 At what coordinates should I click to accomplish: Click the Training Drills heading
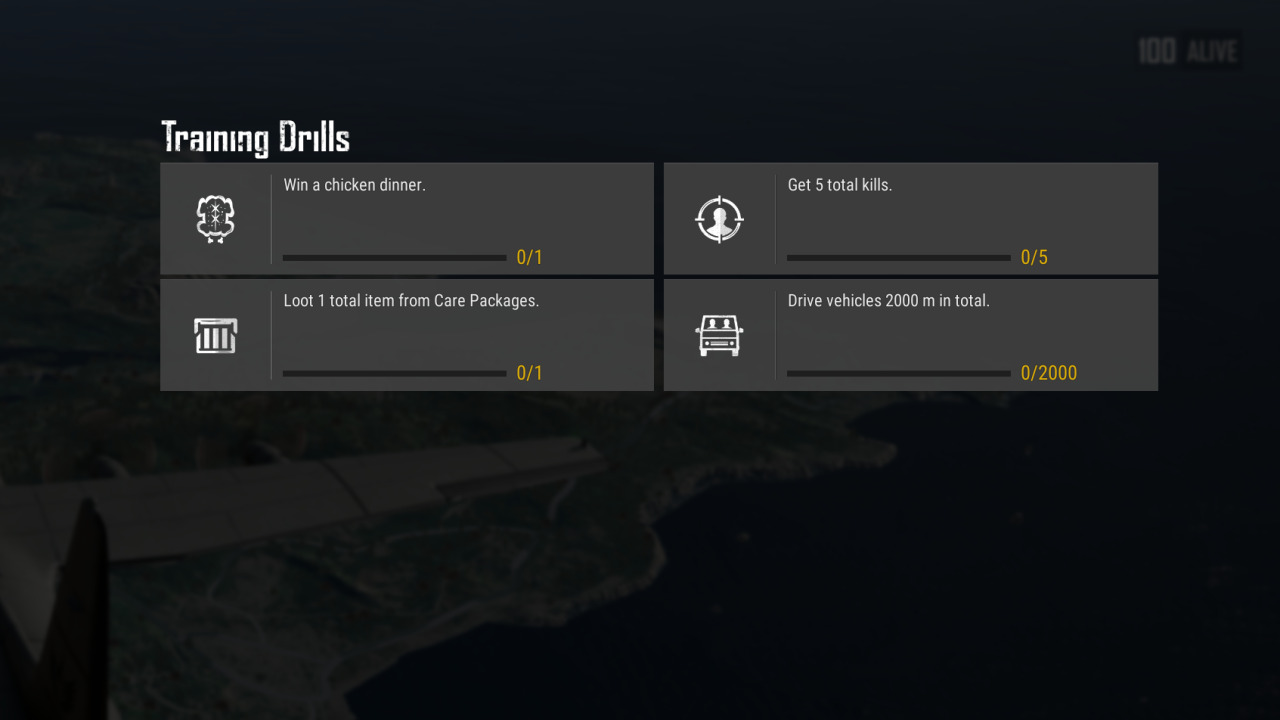pyautogui.click(x=256, y=136)
